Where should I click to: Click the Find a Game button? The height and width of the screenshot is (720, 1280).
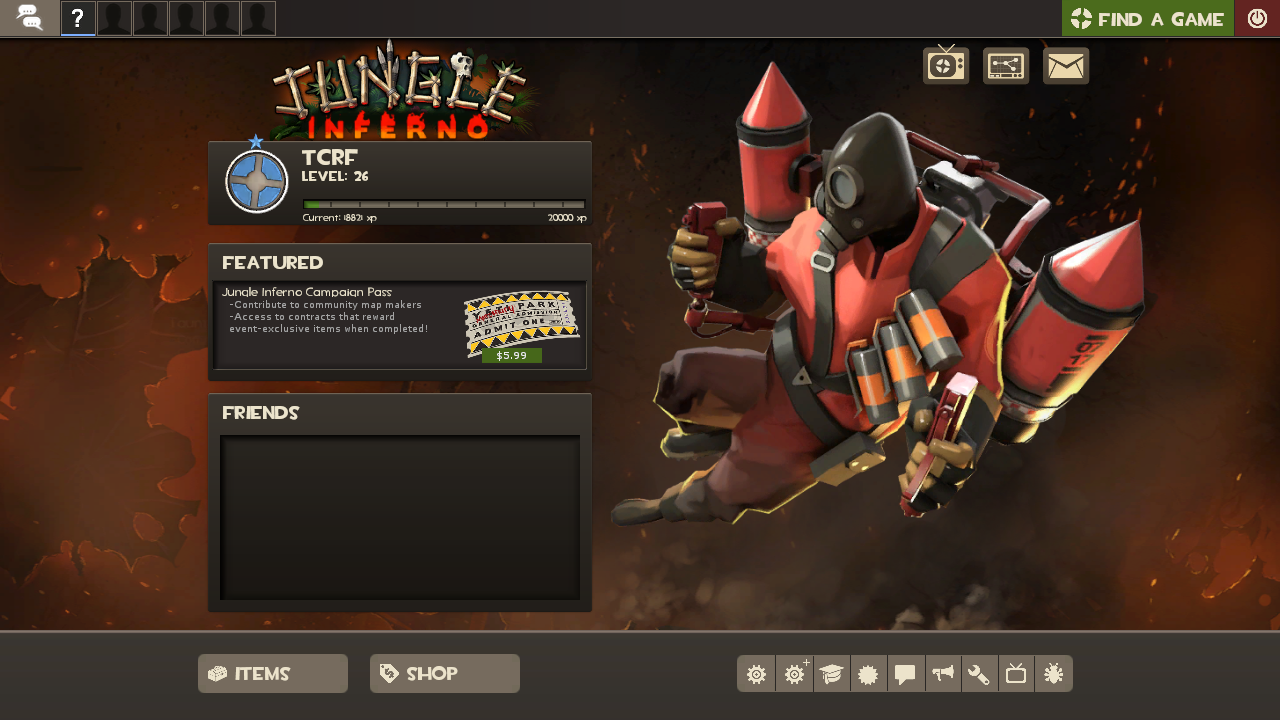click(x=1147, y=19)
